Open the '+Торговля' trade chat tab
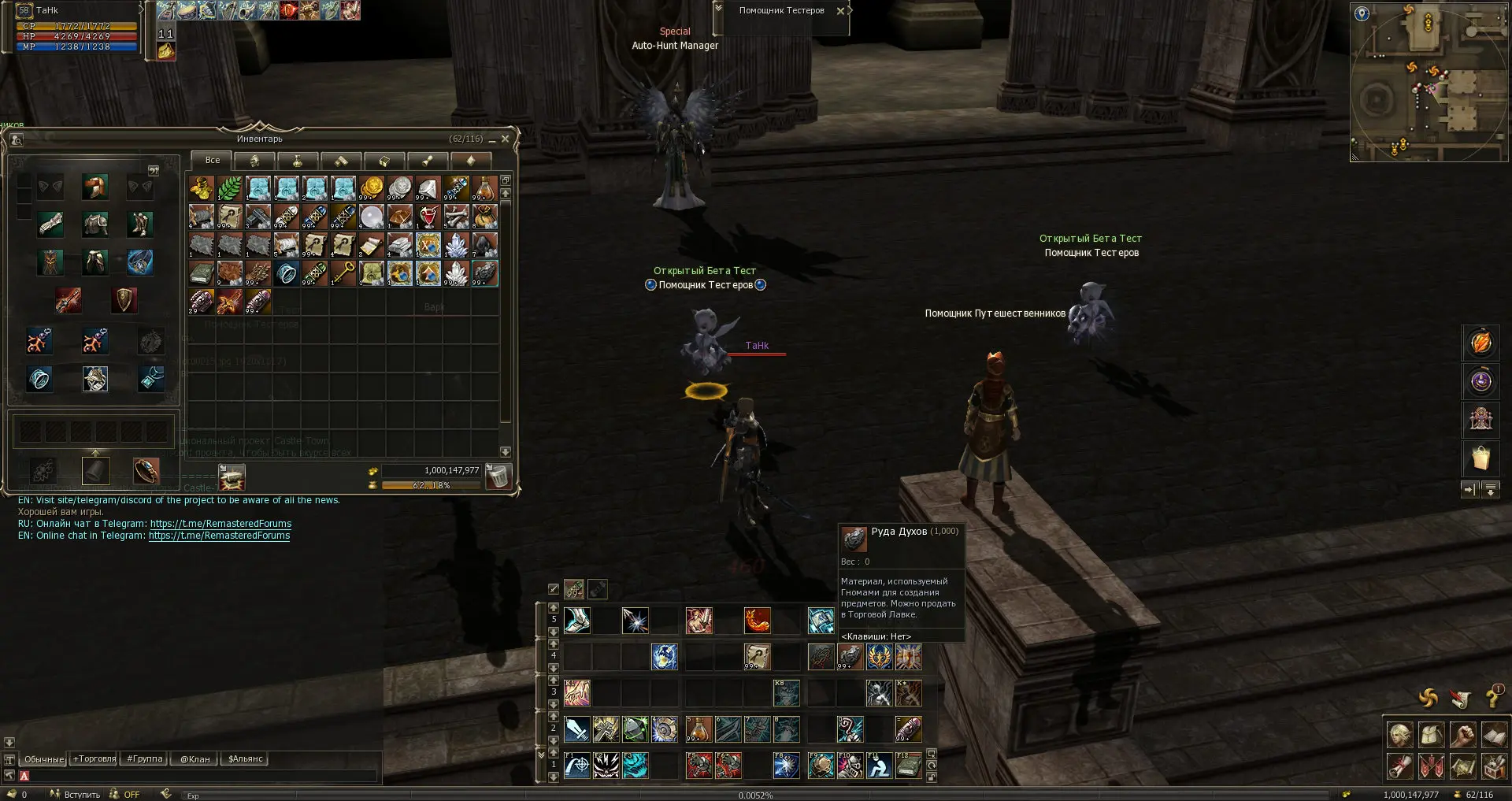The image size is (1512, 801). click(94, 759)
